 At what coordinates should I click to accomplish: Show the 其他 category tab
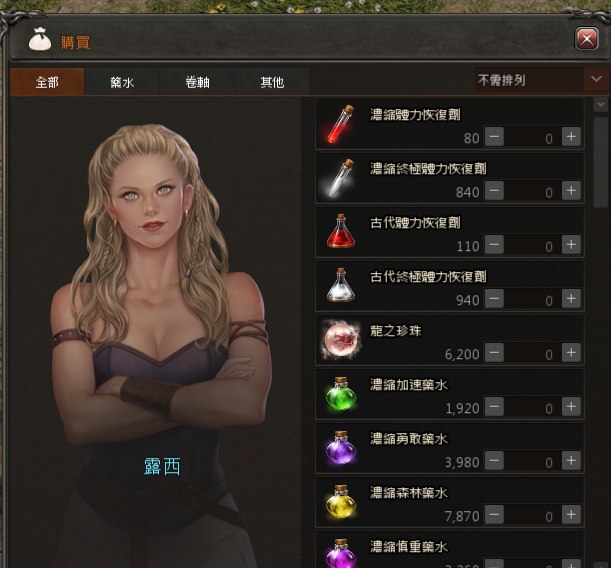point(272,82)
